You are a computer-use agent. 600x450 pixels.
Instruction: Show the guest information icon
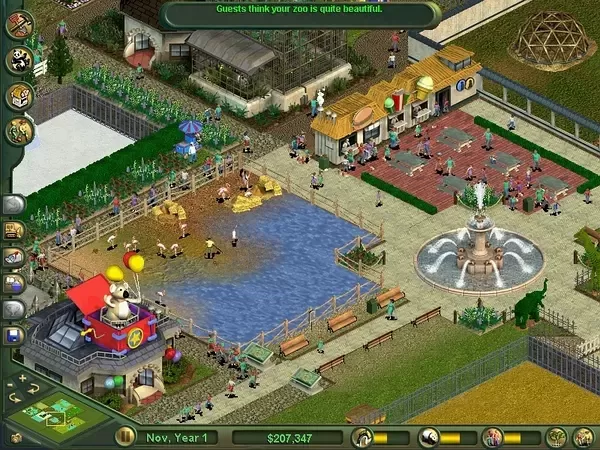click(491, 437)
